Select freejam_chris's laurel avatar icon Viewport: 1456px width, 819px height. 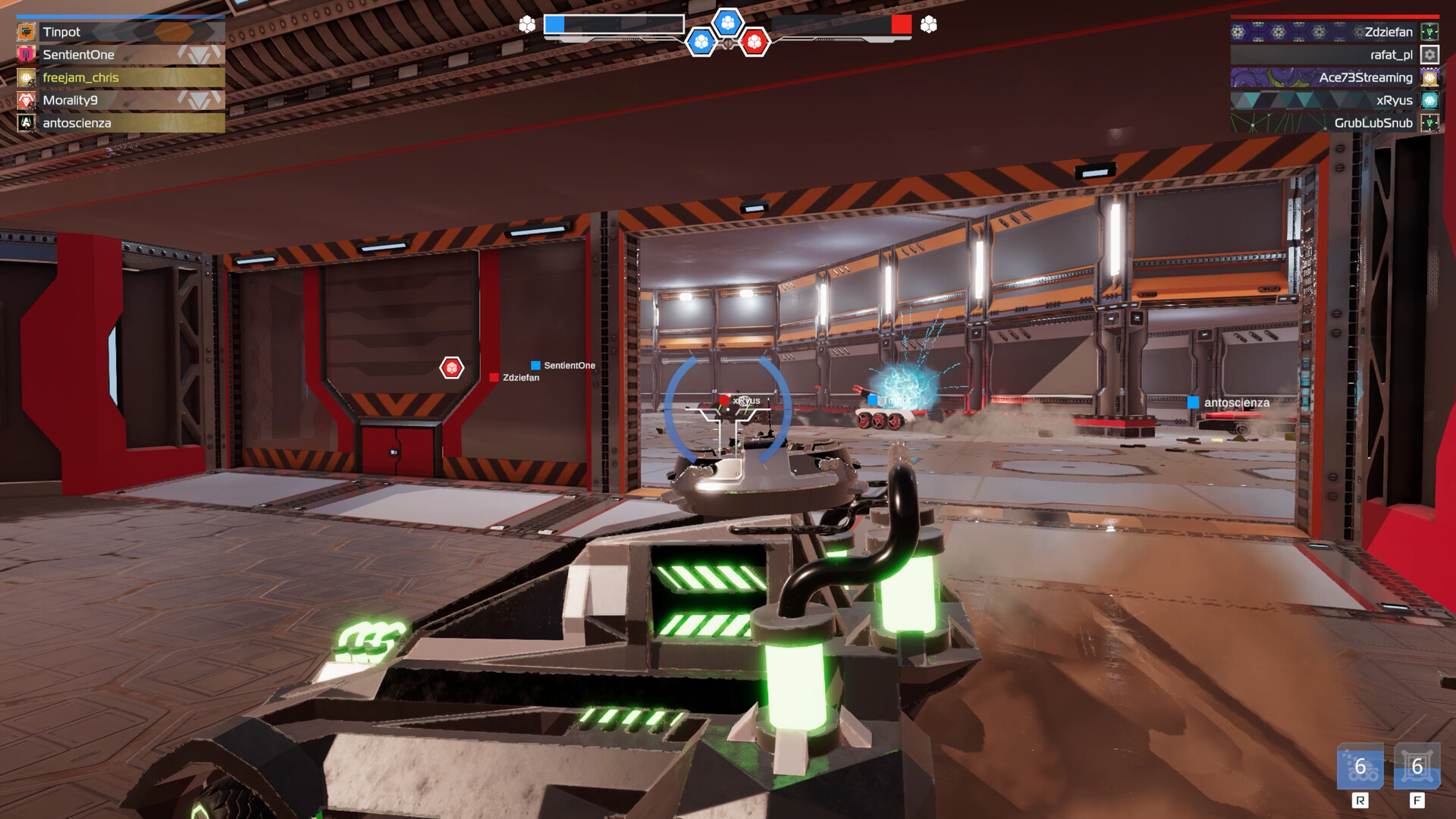click(x=24, y=77)
